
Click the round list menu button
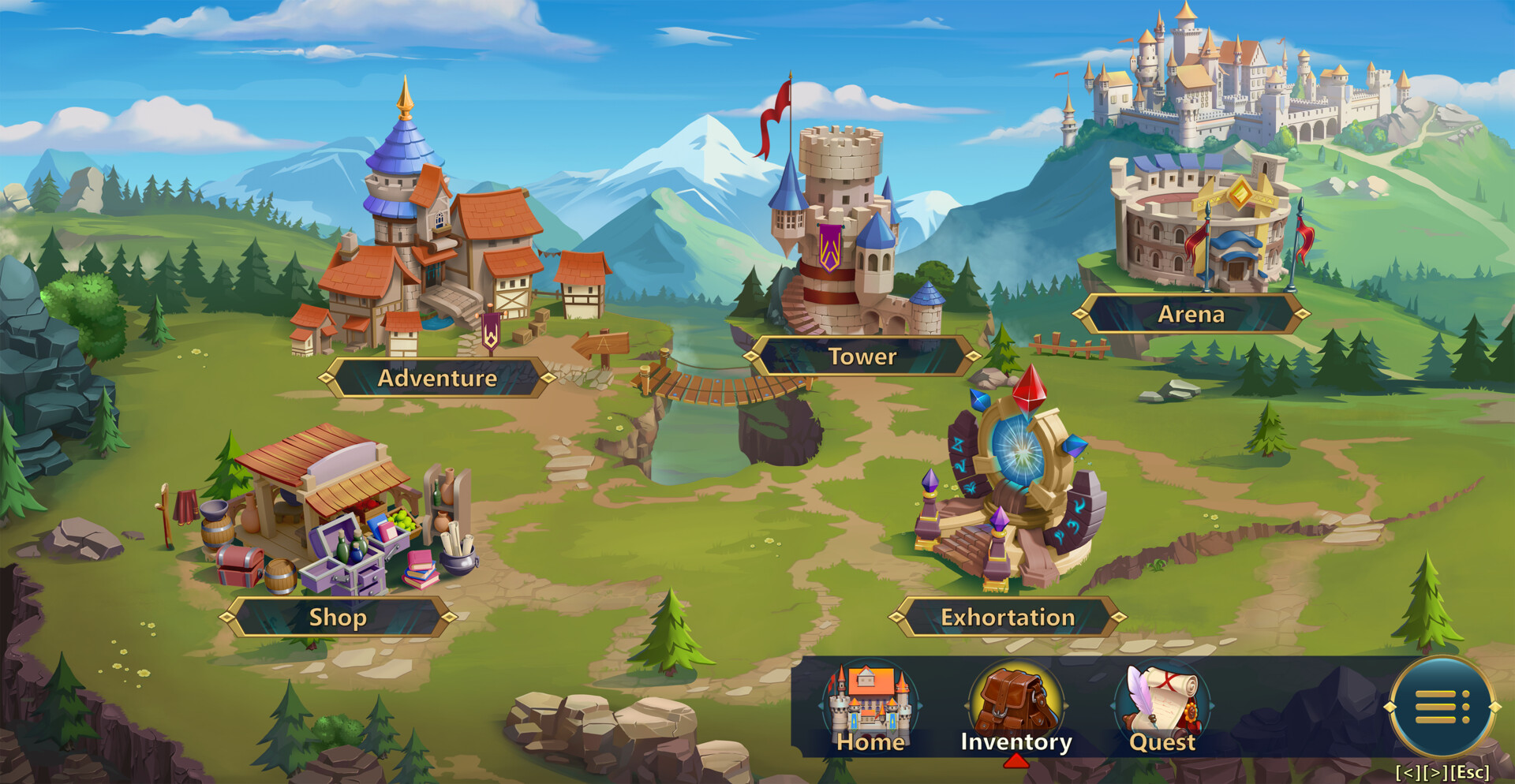click(x=1442, y=707)
